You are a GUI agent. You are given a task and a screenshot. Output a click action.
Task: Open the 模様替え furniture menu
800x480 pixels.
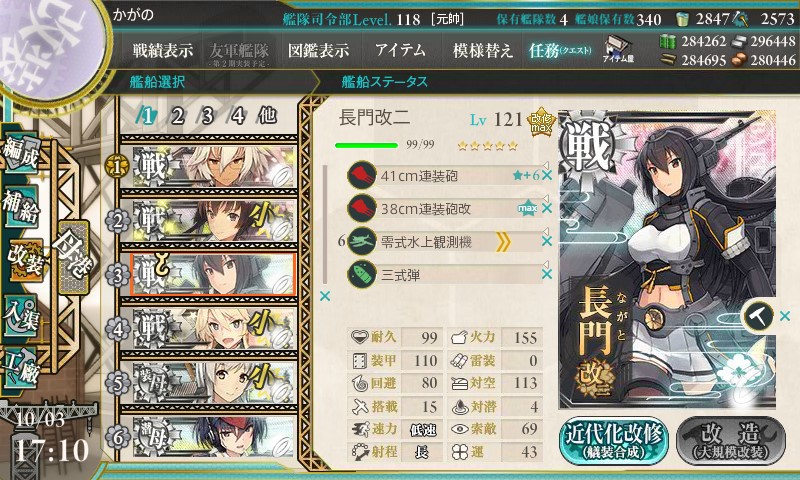(x=483, y=50)
